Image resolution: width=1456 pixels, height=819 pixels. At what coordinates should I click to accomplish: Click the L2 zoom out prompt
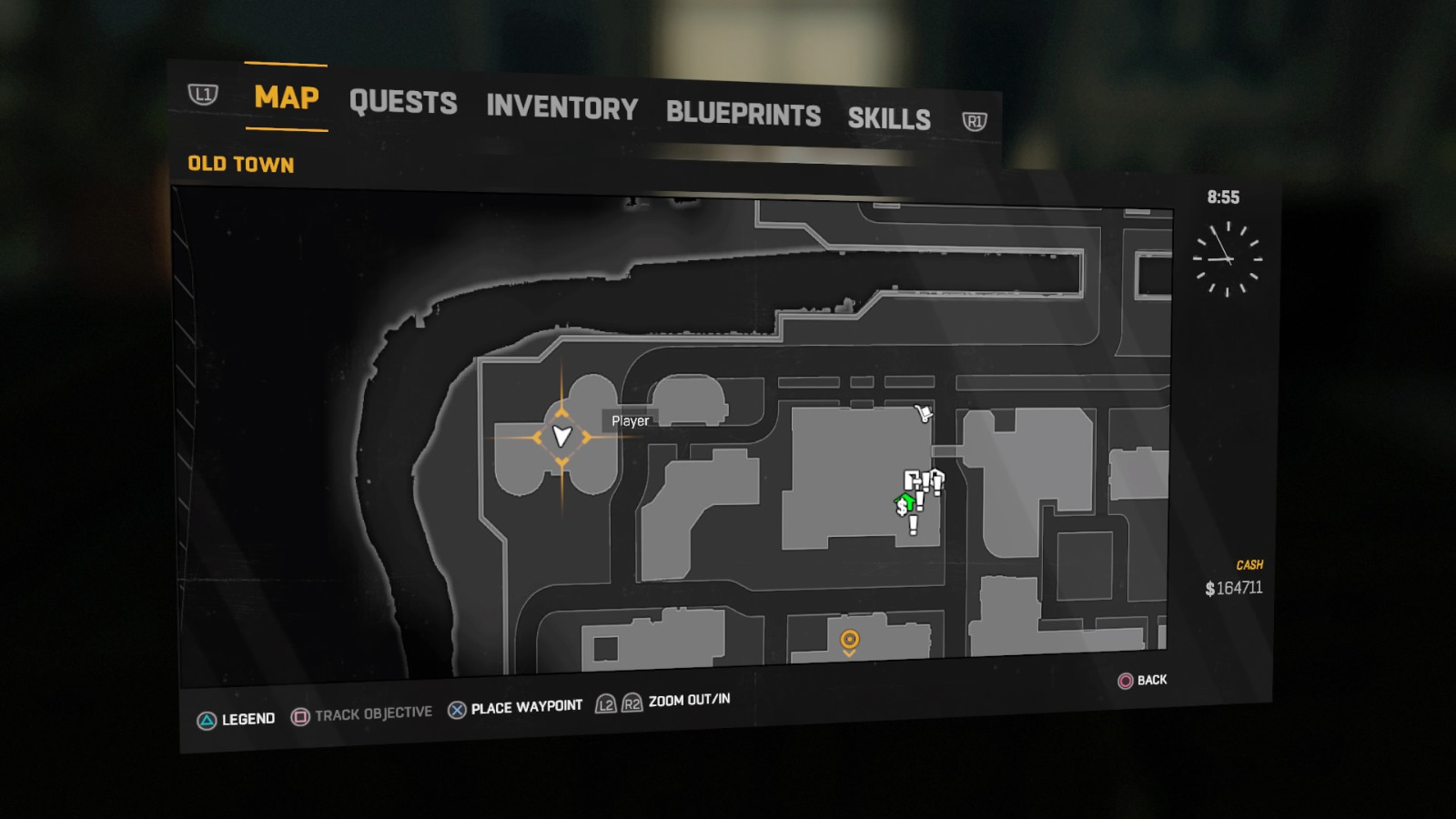click(x=605, y=703)
